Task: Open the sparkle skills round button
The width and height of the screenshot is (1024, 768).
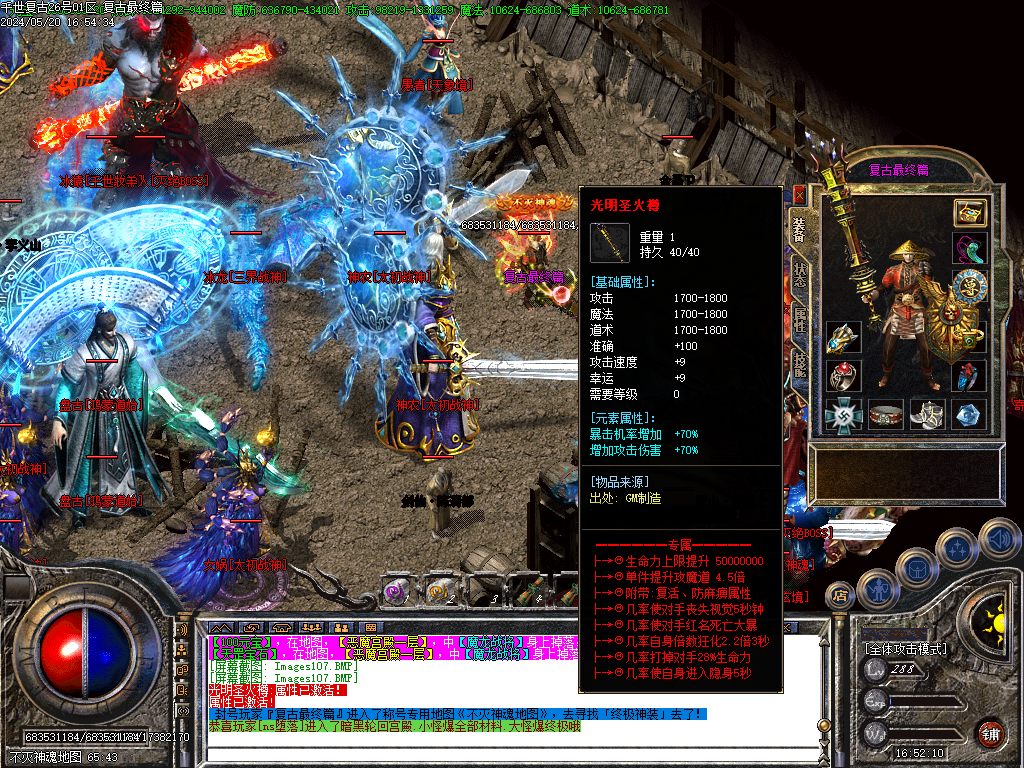Action: [958, 548]
